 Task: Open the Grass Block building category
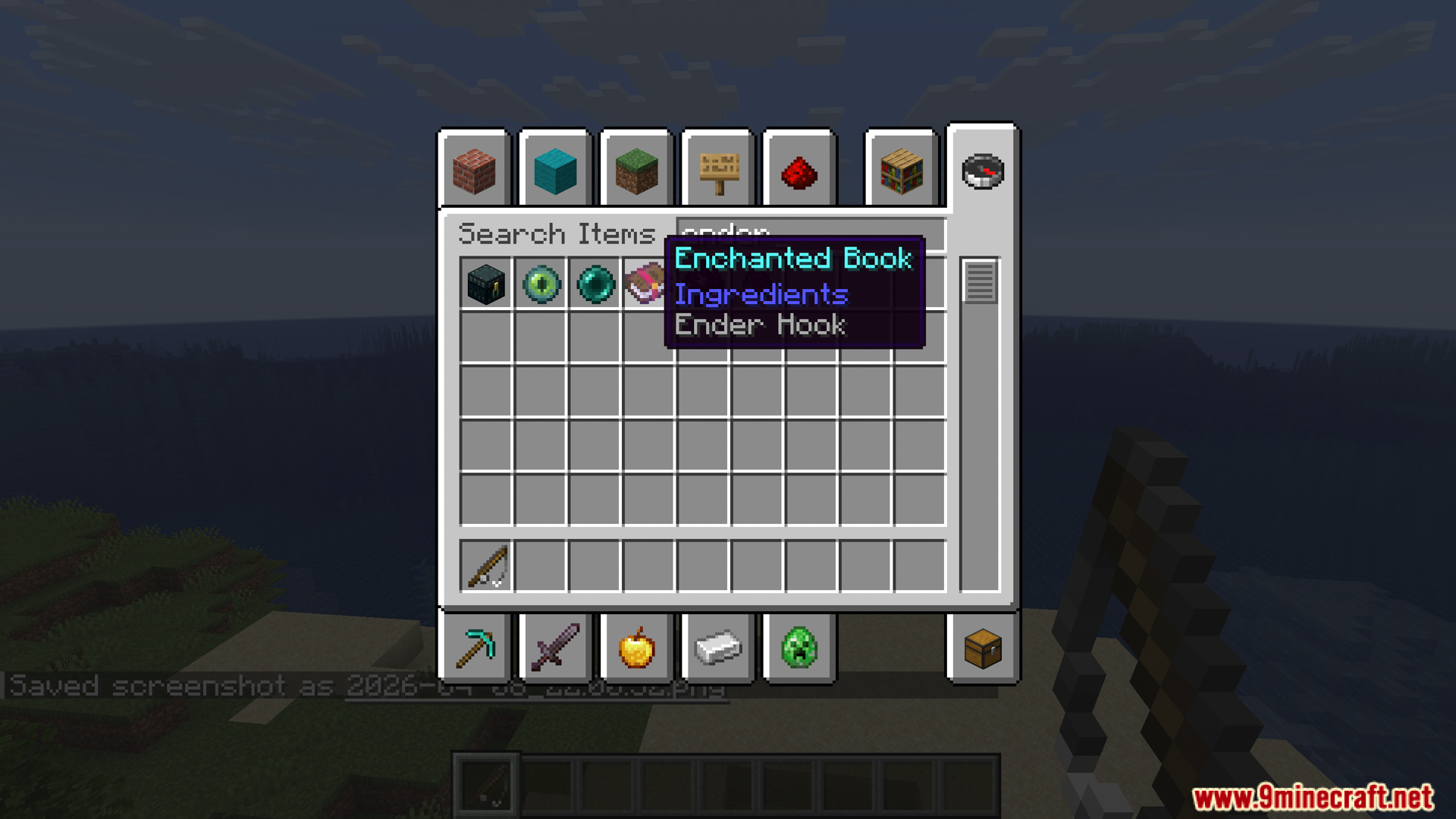(636, 173)
